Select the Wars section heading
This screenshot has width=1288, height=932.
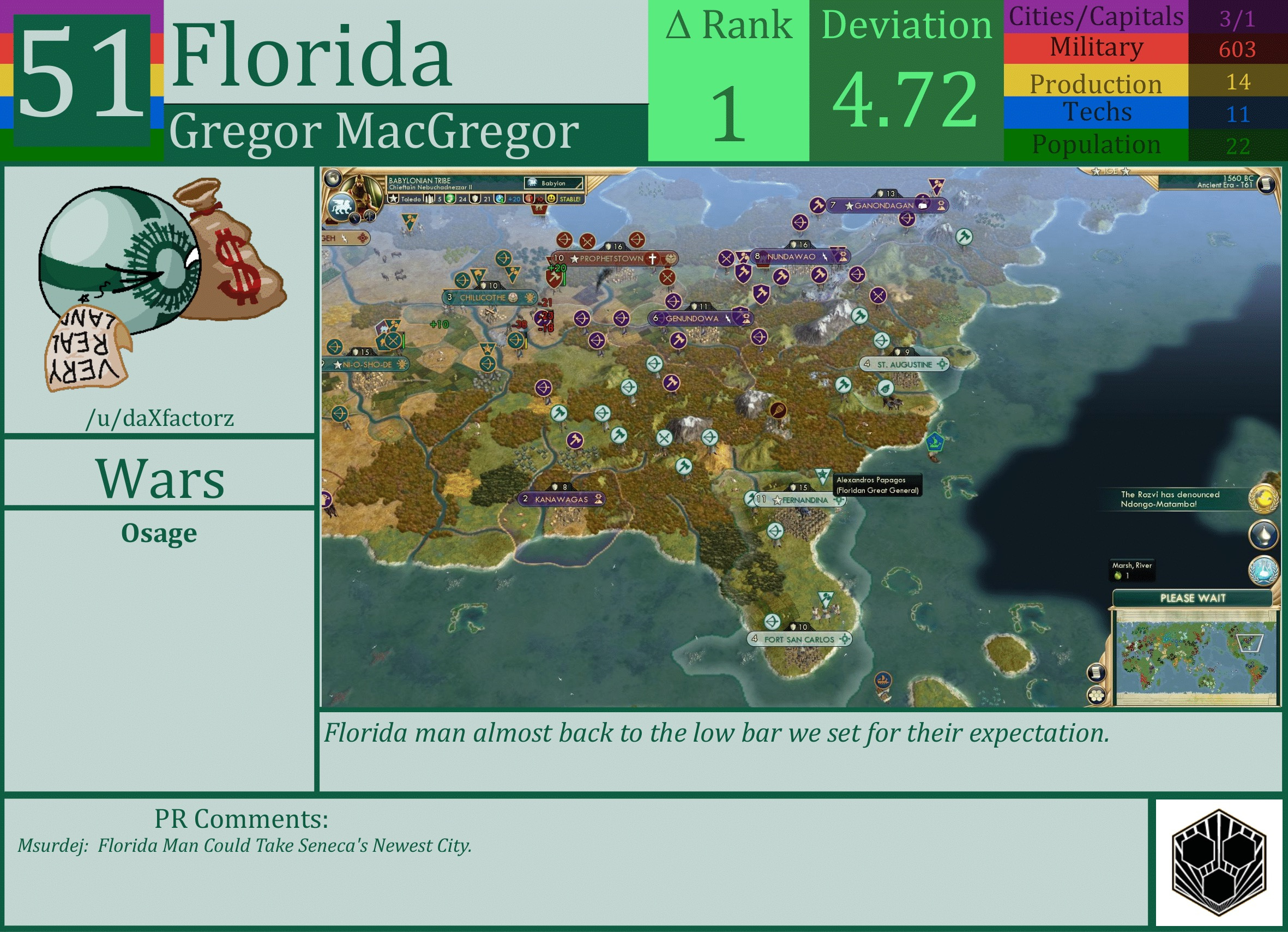click(x=161, y=479)
